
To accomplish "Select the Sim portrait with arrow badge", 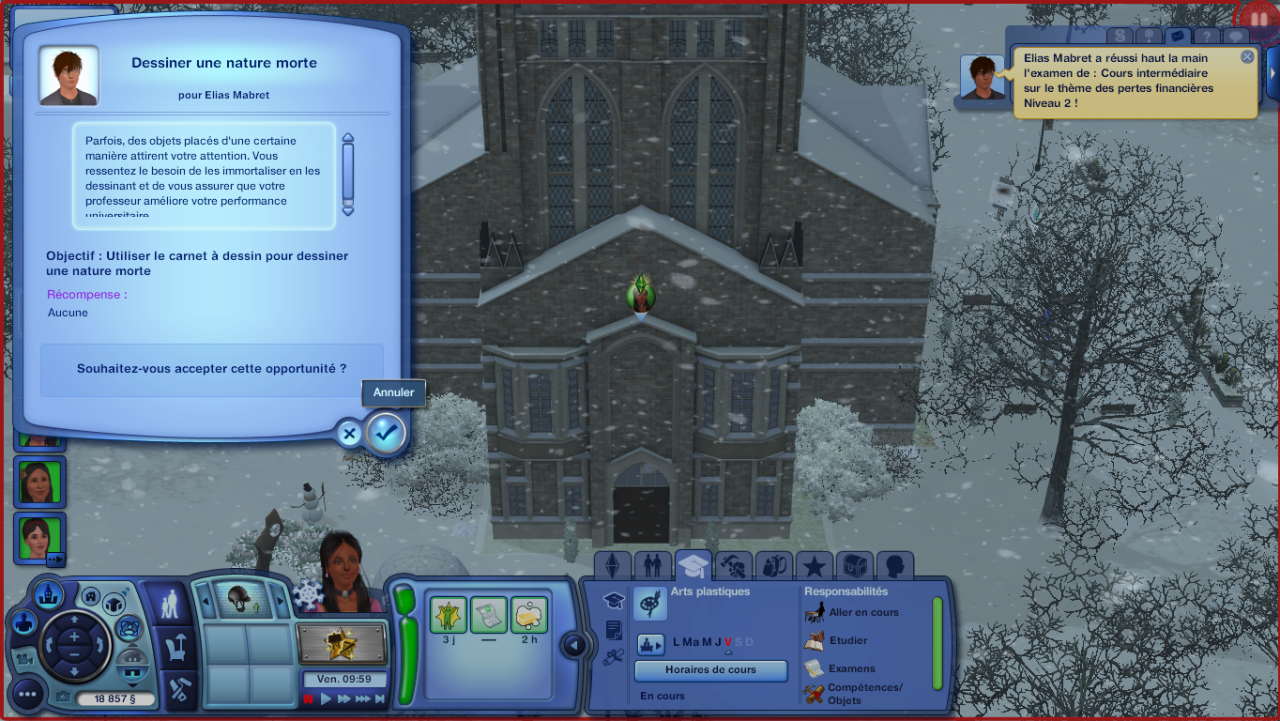I will coord(40,539).
